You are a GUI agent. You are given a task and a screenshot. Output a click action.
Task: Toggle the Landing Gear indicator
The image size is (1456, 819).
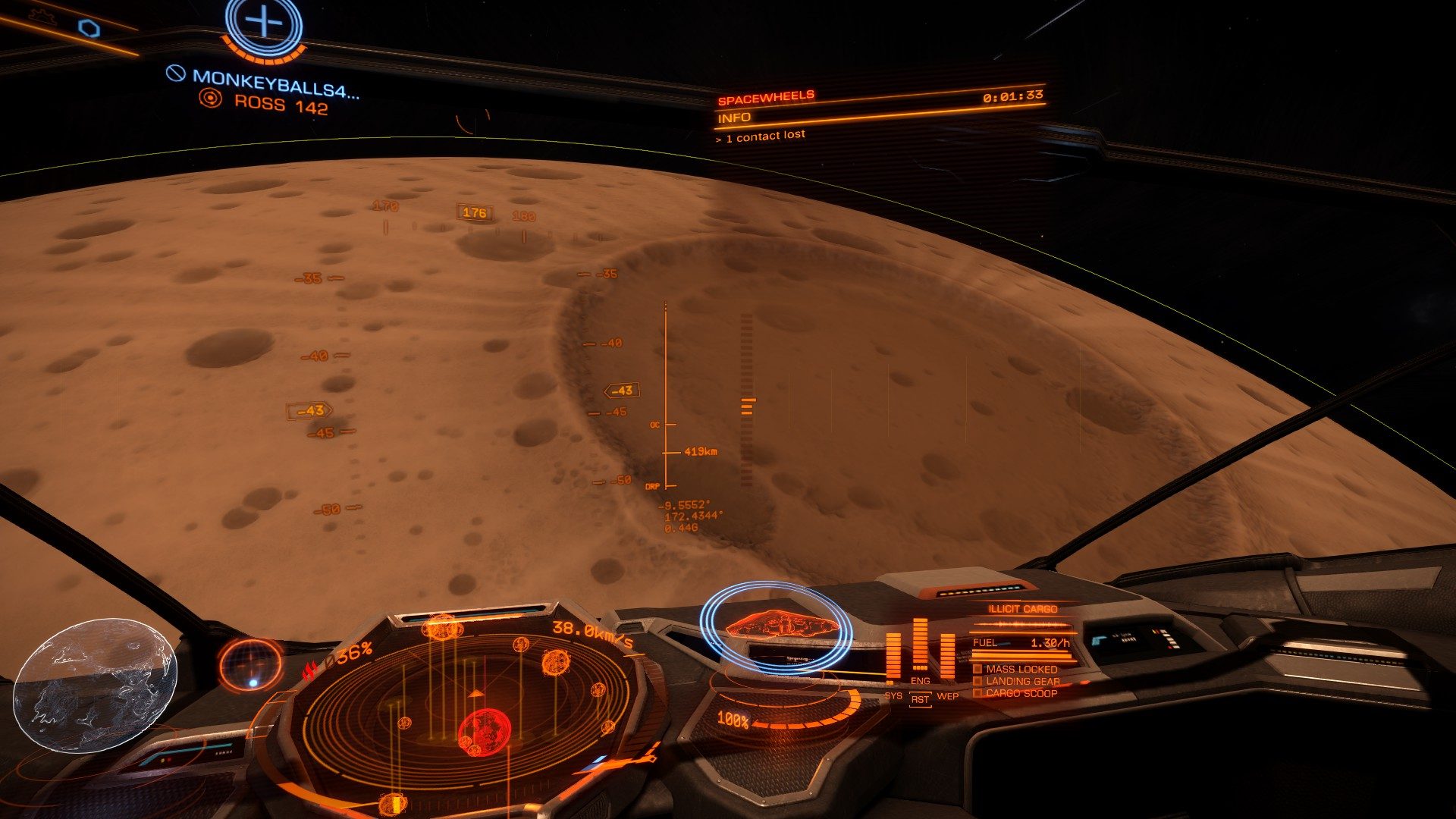[1021, 681]
